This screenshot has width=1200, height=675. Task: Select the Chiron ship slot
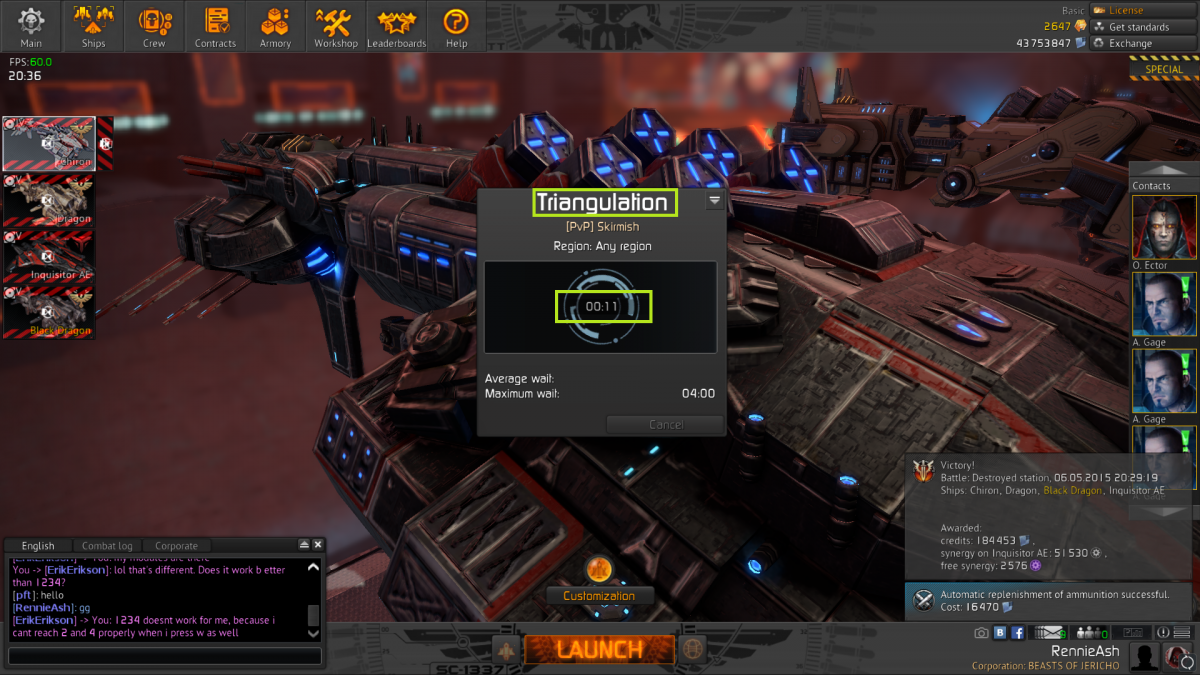49,143
